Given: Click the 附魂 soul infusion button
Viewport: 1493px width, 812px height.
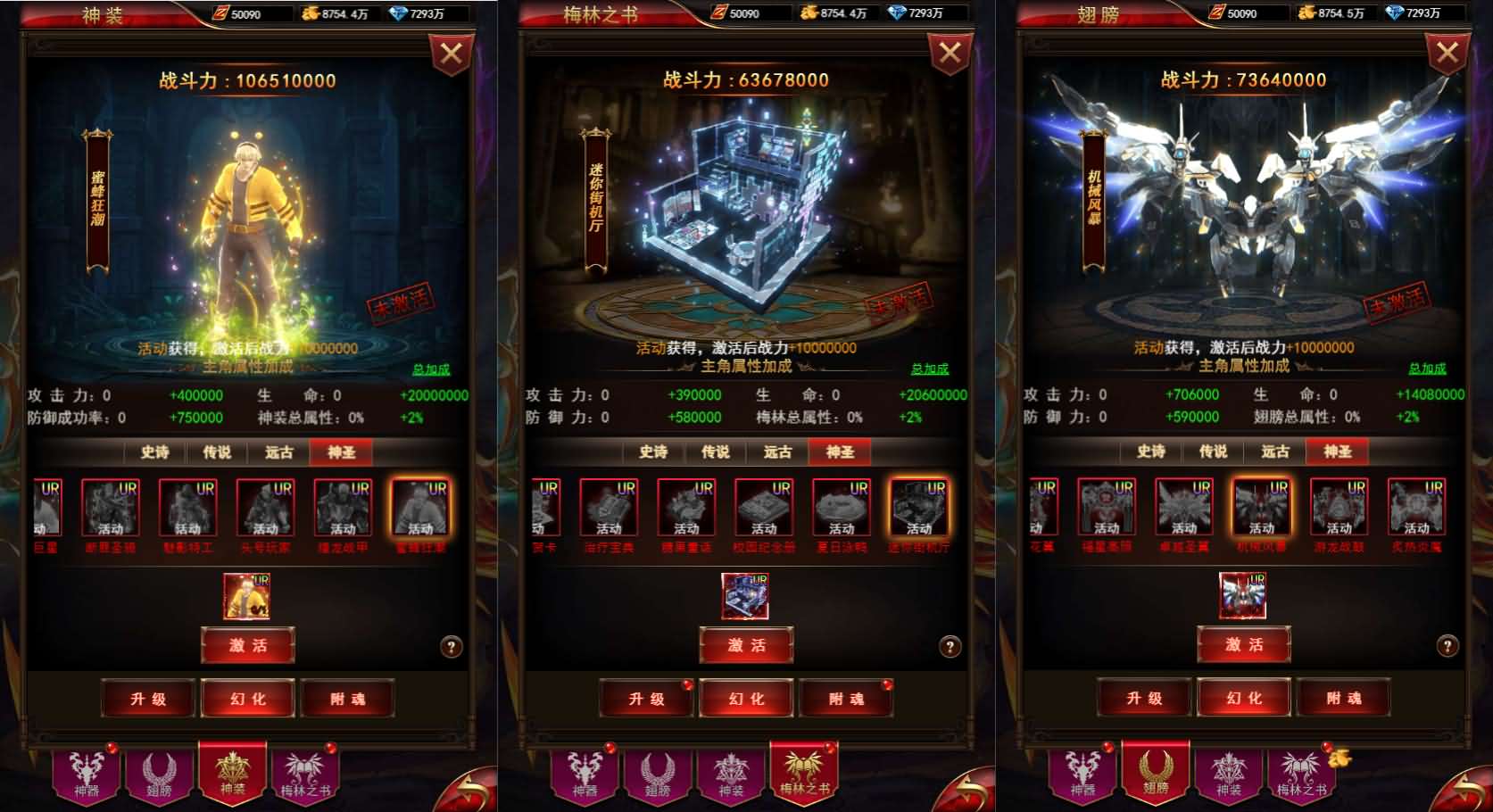Looking at the screenshot, I should tap(347, 699).
